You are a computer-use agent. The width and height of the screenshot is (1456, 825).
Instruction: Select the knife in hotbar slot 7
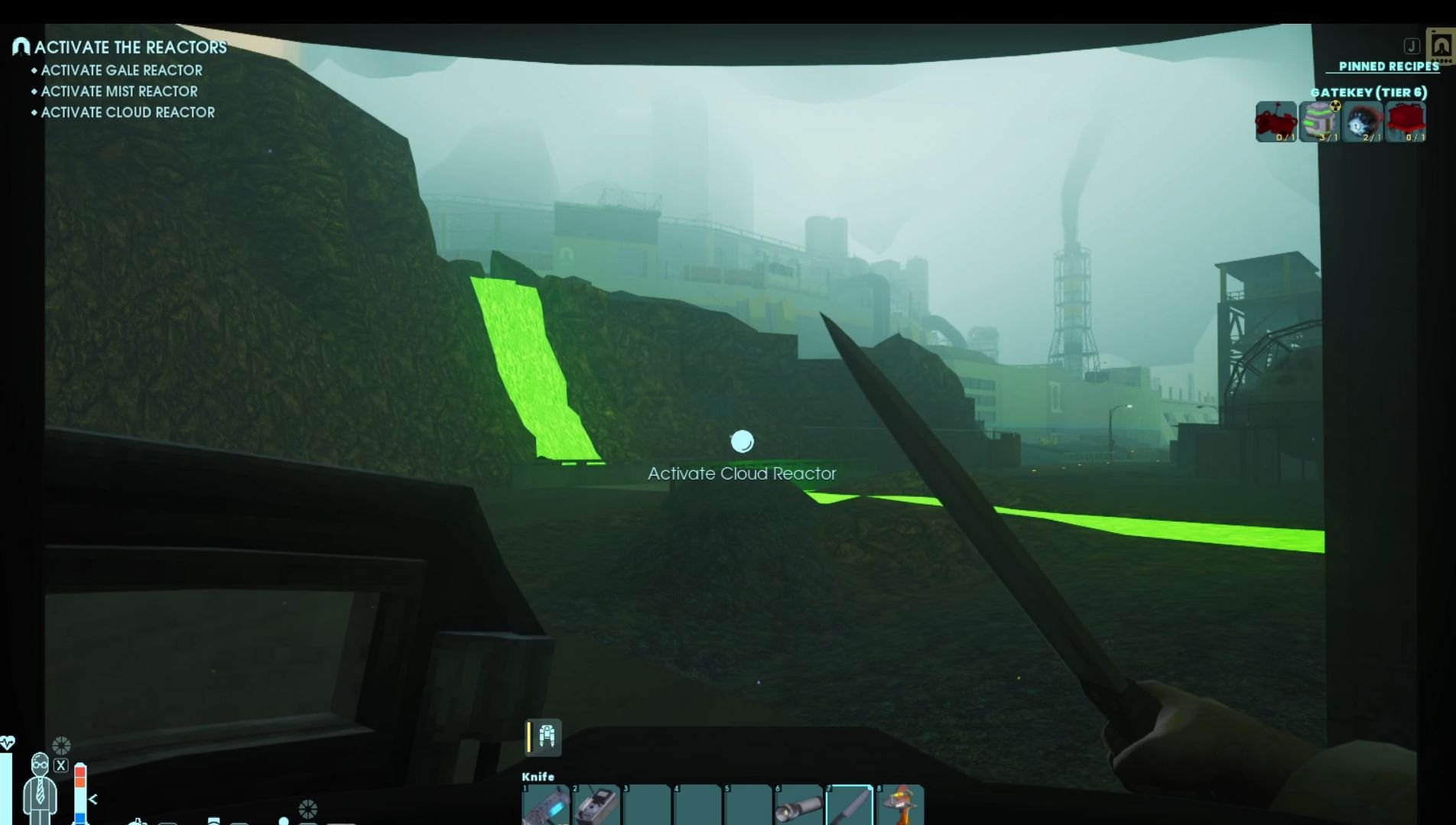tap(850, 805)
